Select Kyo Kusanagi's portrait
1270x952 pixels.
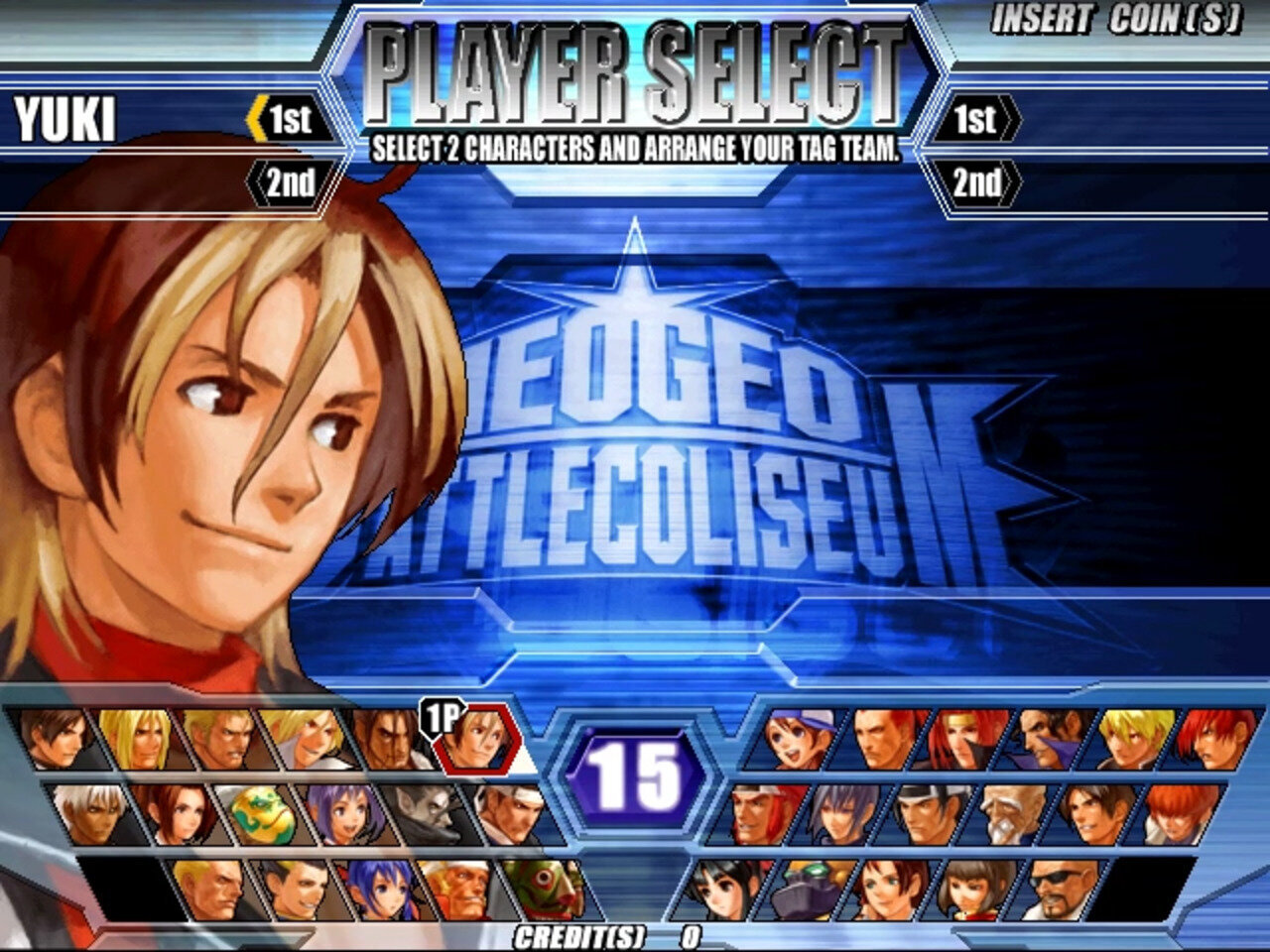click(56, 741)
